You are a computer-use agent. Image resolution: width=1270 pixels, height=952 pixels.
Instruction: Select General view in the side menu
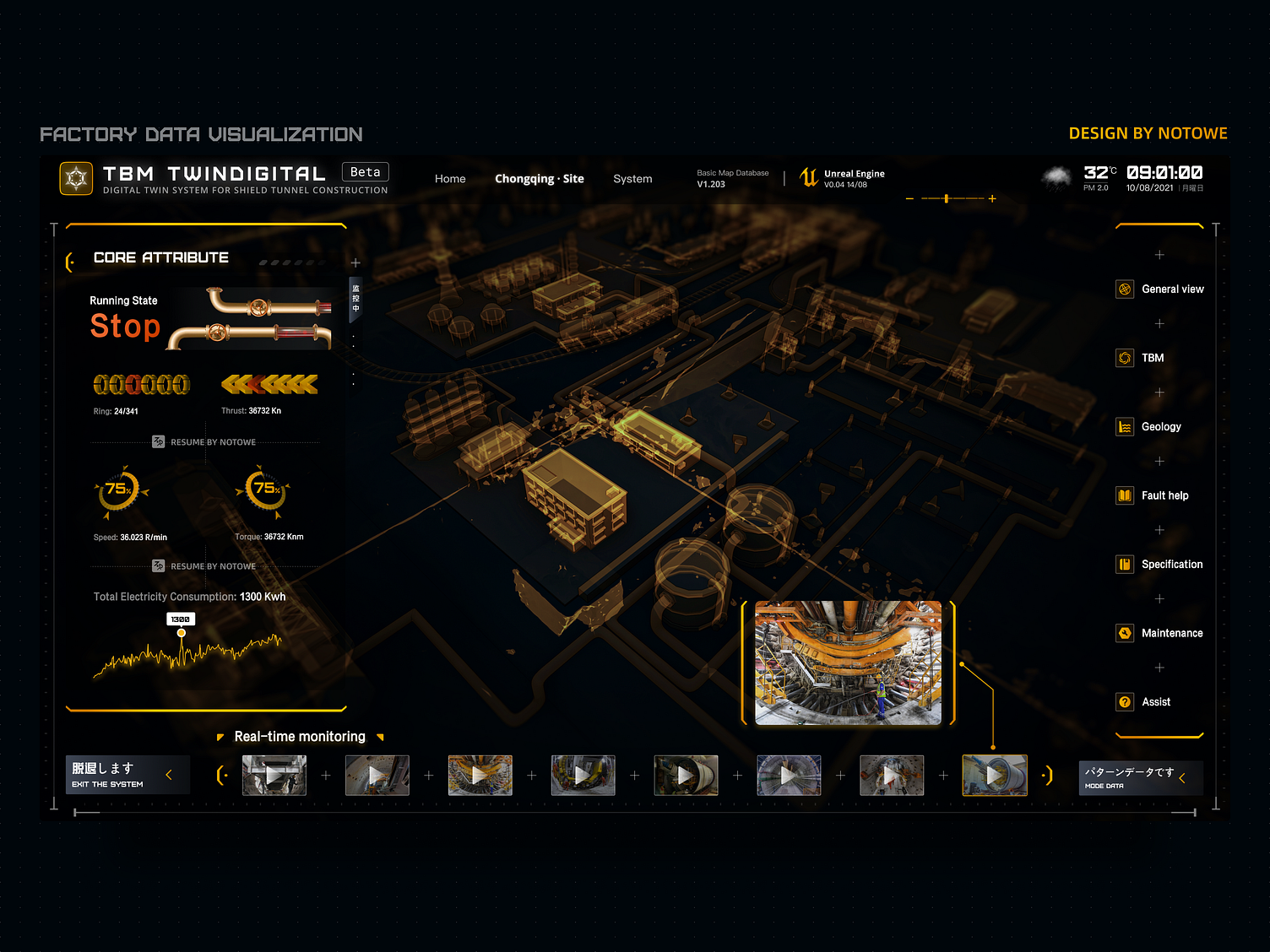(x=1160, y=289)
